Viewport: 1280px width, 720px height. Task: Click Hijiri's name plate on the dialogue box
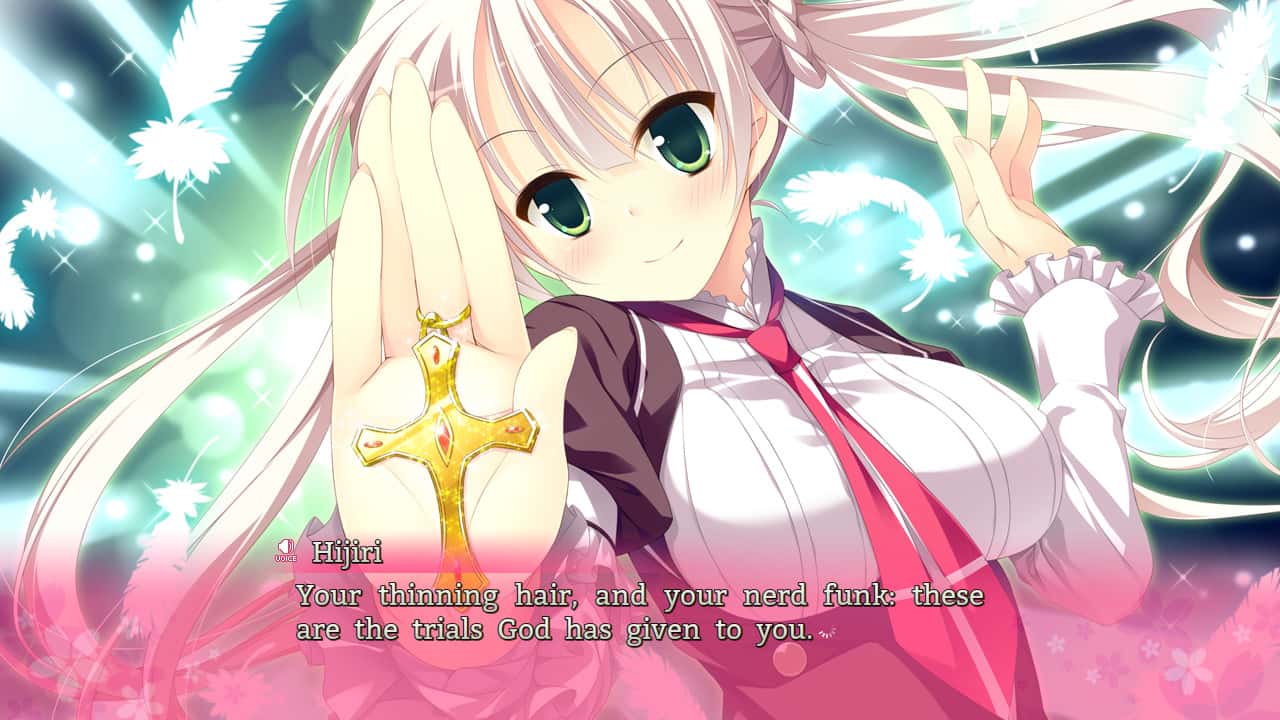345,550
